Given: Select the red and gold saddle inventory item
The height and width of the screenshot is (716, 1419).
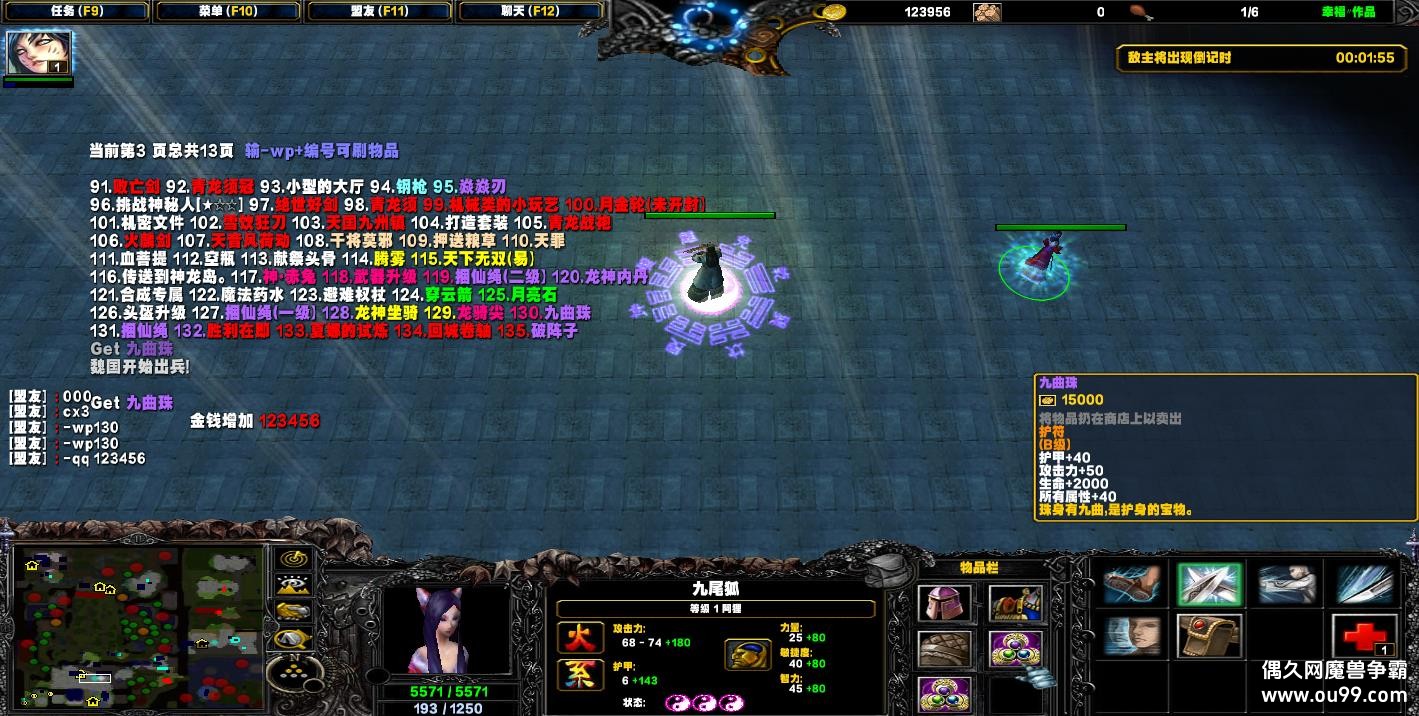Looking at the screenshot, I should pyautogui.click(x=1016, y=602).
